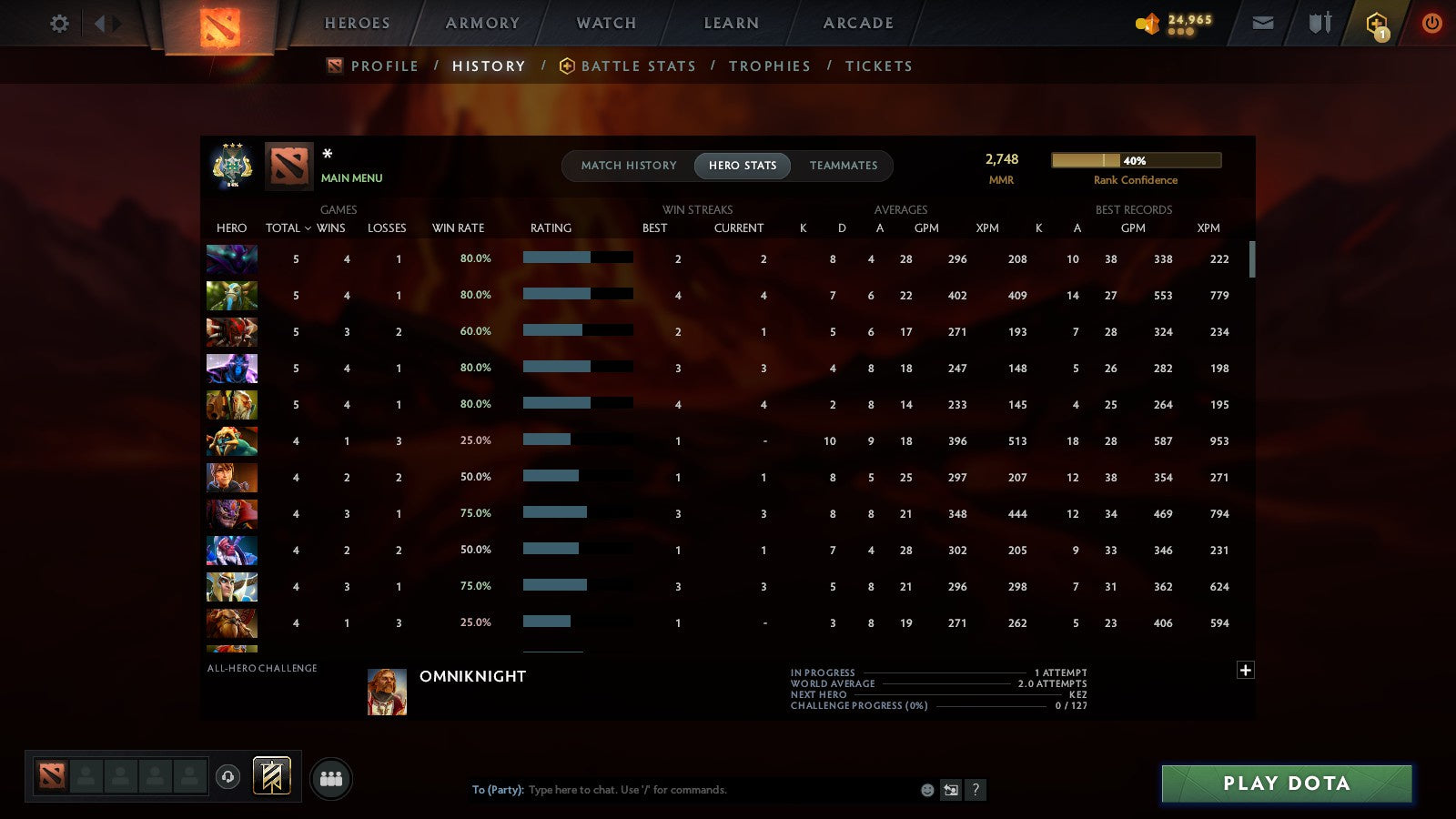
Task: Click the shards currency icon showing 24,965
Action: click(x=1148, y=23)
